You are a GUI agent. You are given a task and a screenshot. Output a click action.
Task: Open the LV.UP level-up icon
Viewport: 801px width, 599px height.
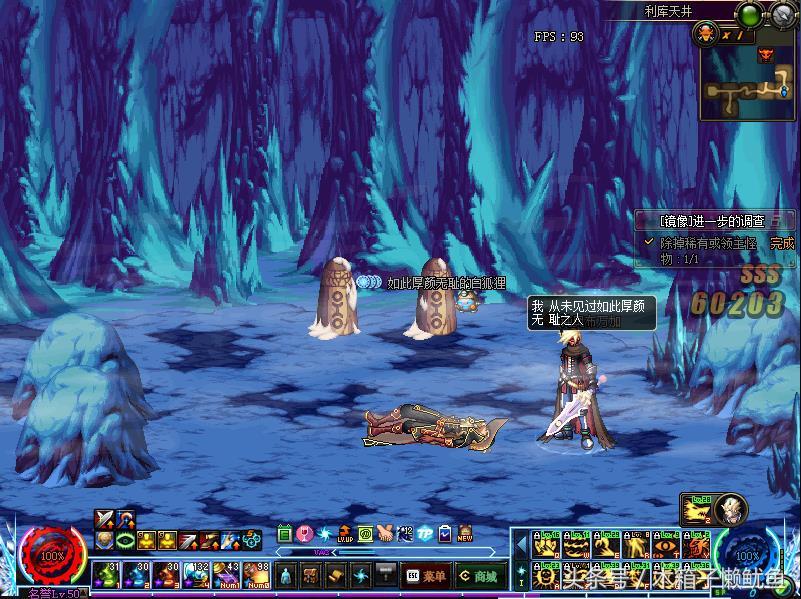(x=345, y=534)
